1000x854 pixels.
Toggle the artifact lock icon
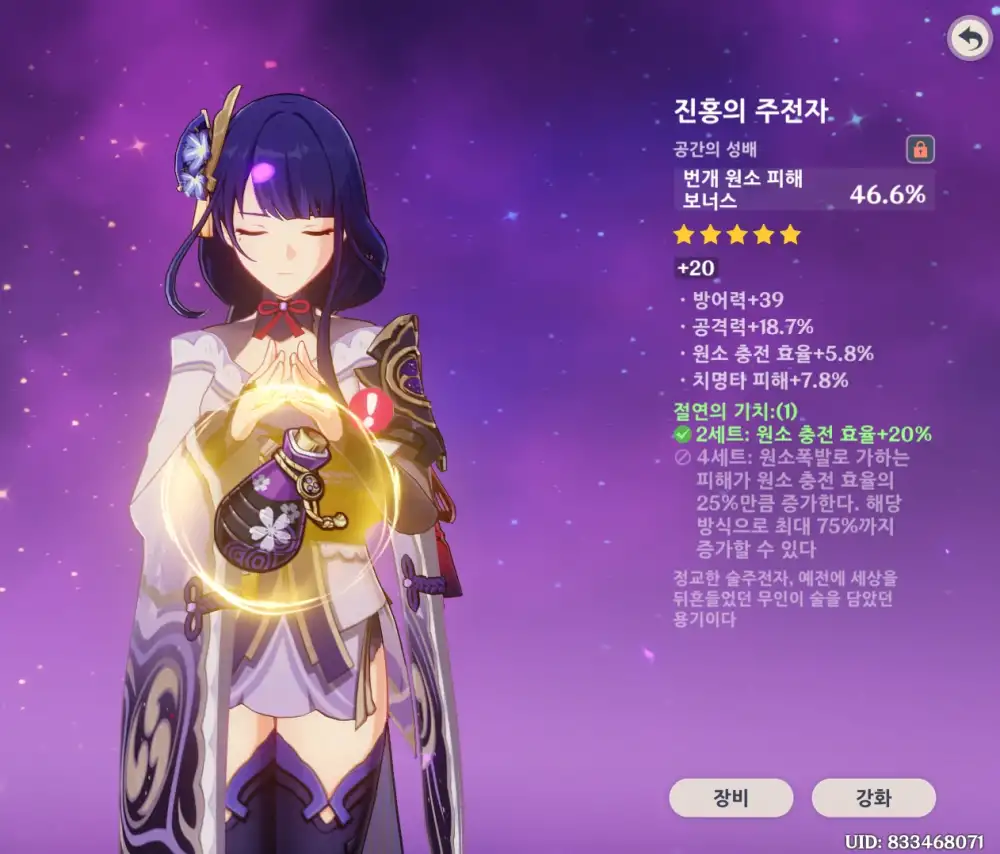[920, 150]
